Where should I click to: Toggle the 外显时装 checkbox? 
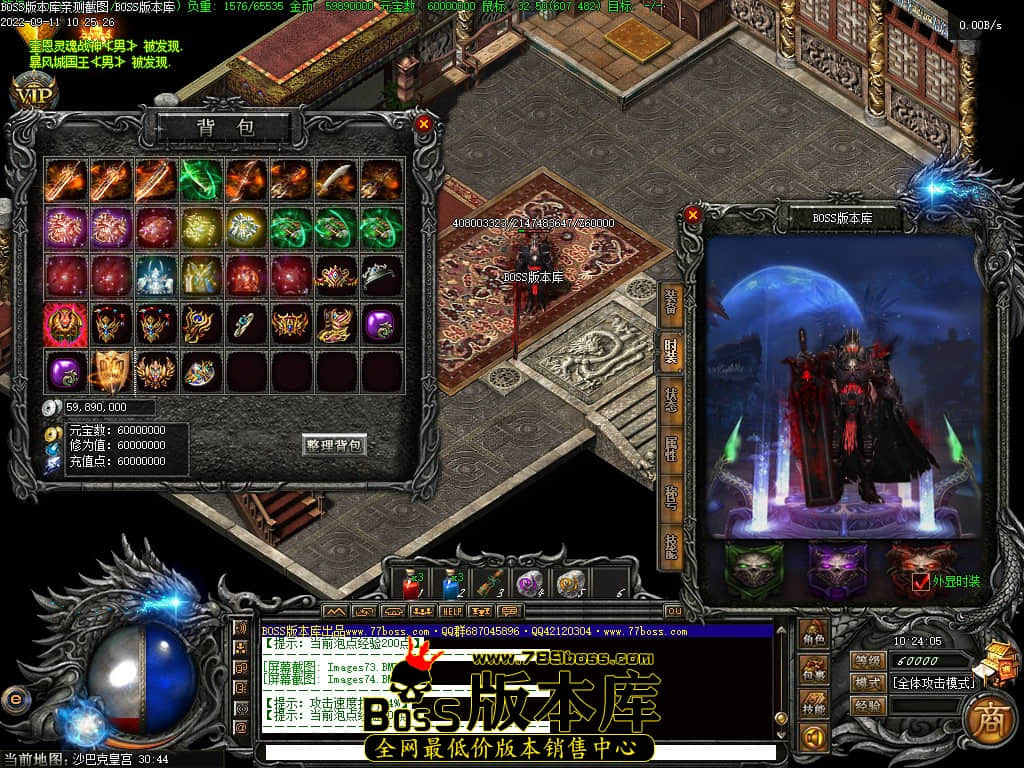(921, 581)
